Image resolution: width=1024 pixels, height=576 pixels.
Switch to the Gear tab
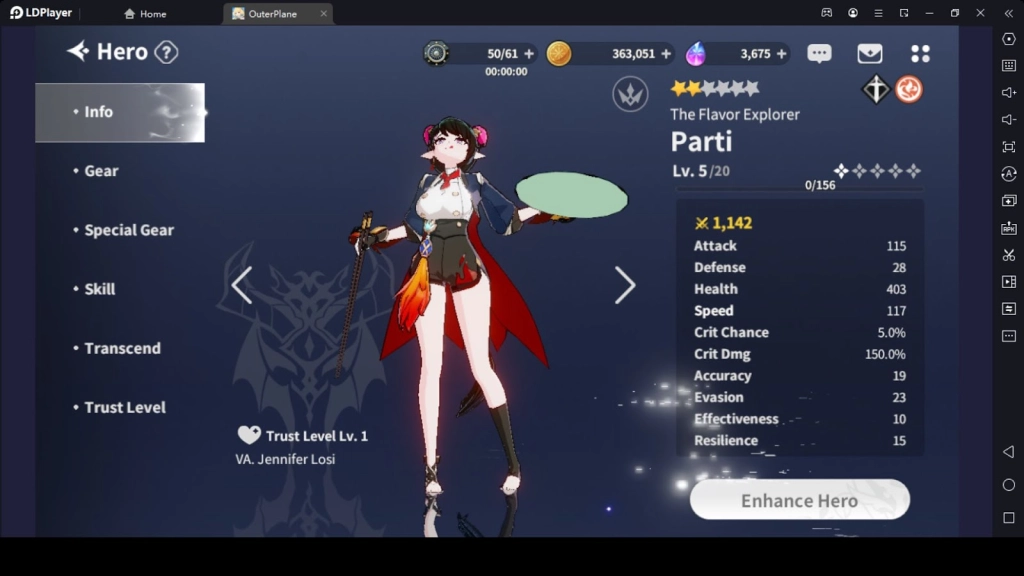[101, 171]
